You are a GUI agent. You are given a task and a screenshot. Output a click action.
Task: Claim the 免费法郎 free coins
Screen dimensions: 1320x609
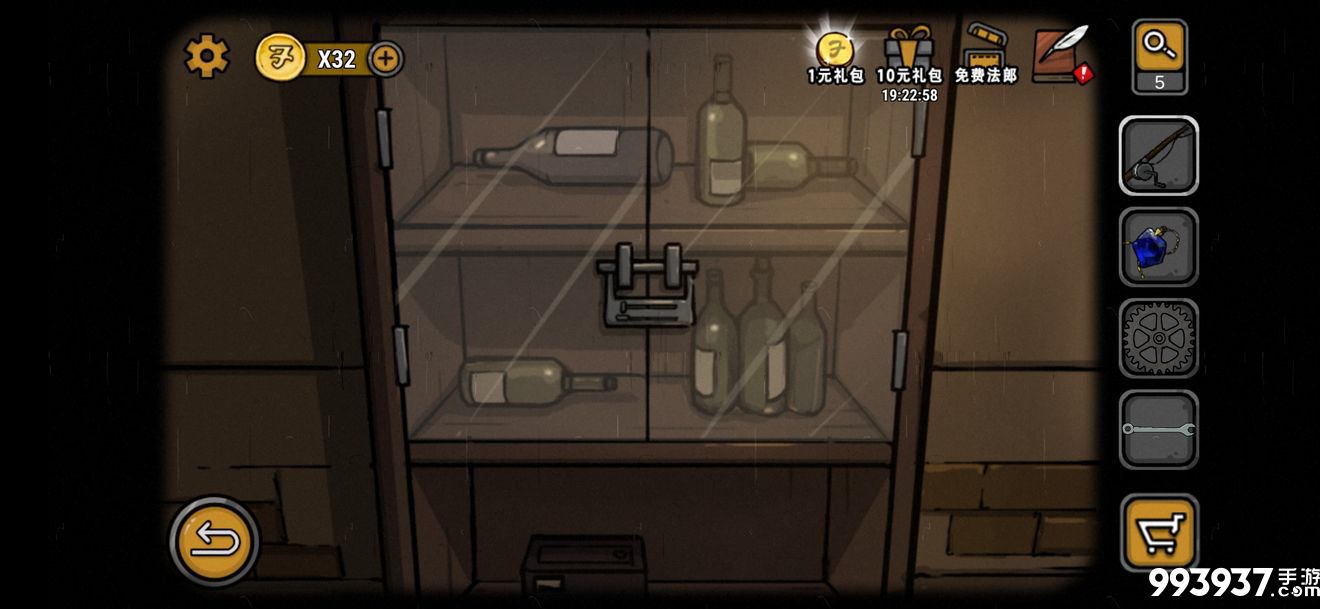pos(985,57)
